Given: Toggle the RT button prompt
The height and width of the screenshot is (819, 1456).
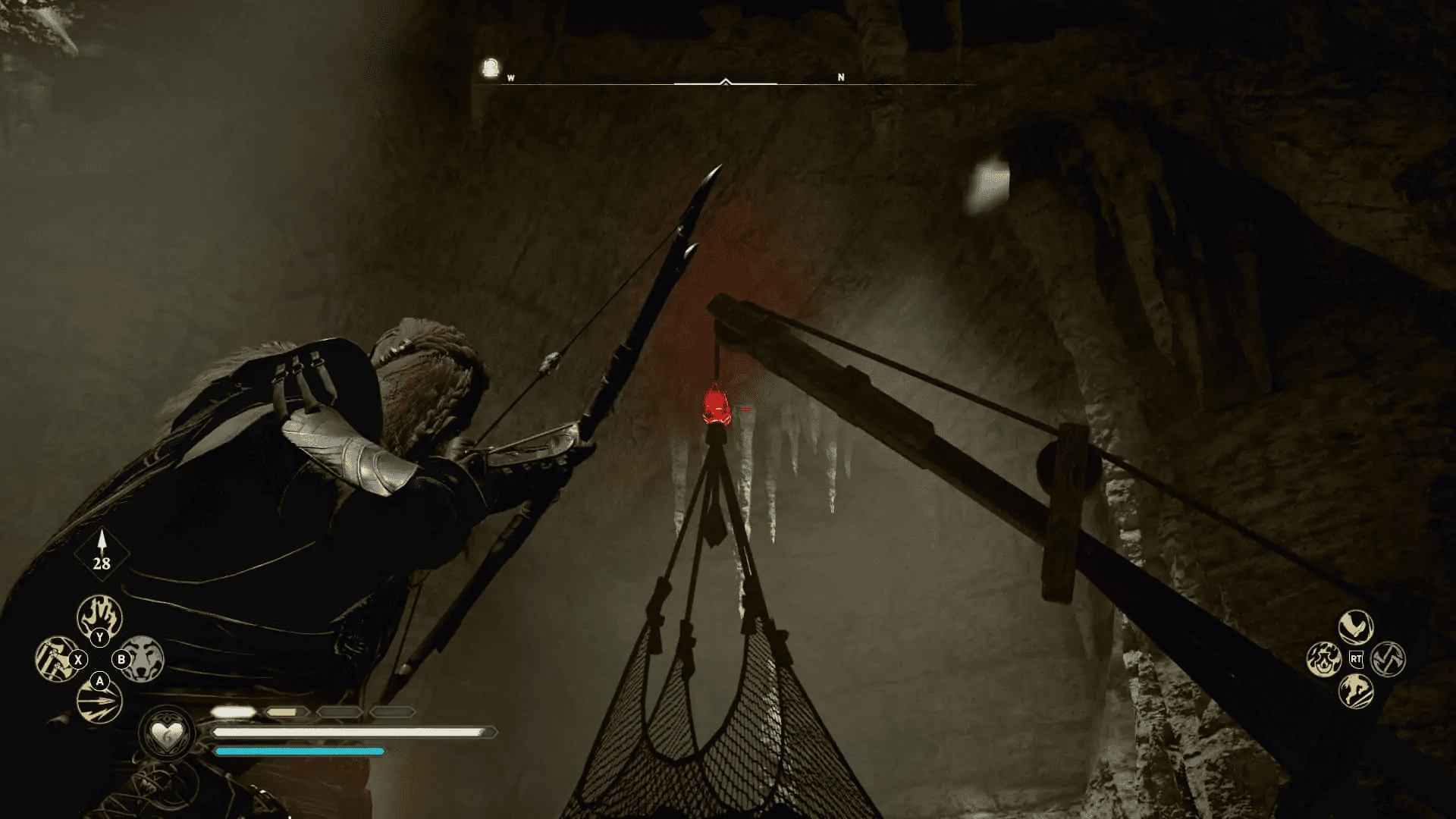Looking at the screenshot, I should 1357,658.
